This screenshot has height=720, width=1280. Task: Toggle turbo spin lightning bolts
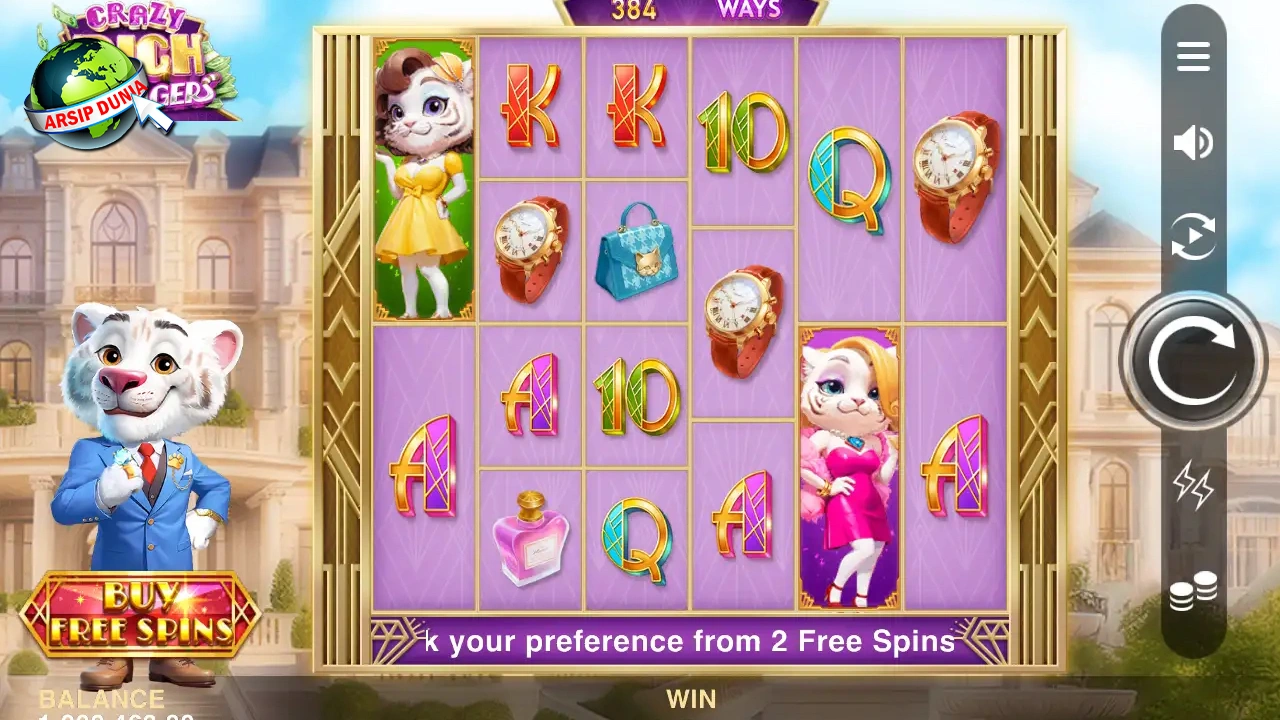pyautogui.click(x=1193, y=487)
